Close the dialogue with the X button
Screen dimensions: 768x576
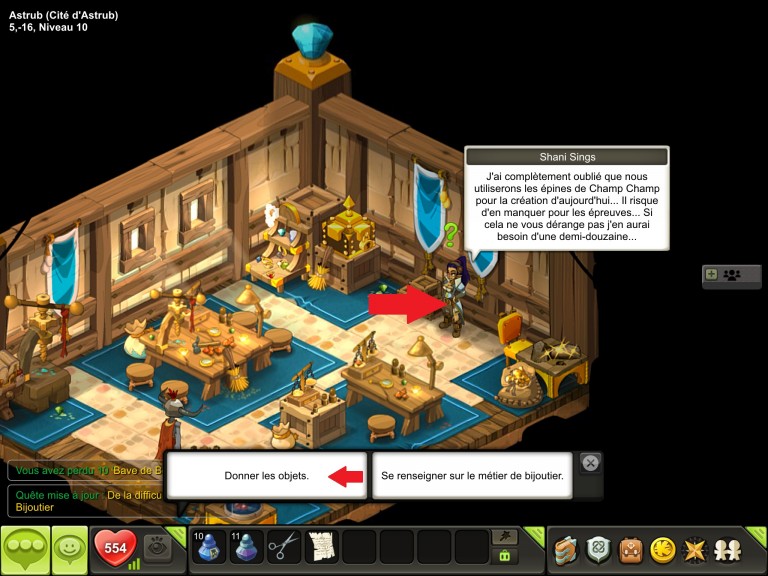coord(591,463)
